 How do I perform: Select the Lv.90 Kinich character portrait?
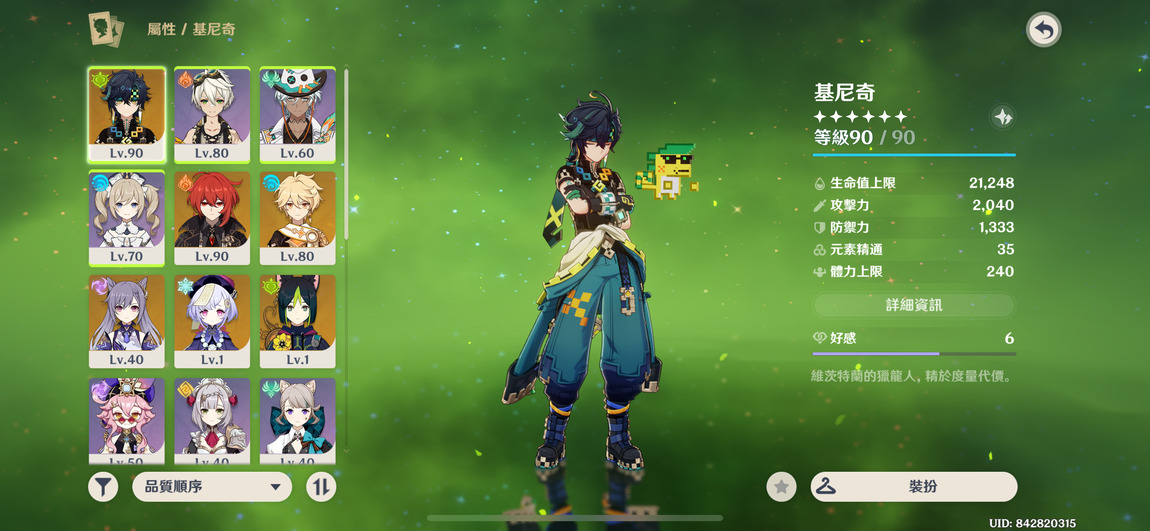tap(127, 114)
